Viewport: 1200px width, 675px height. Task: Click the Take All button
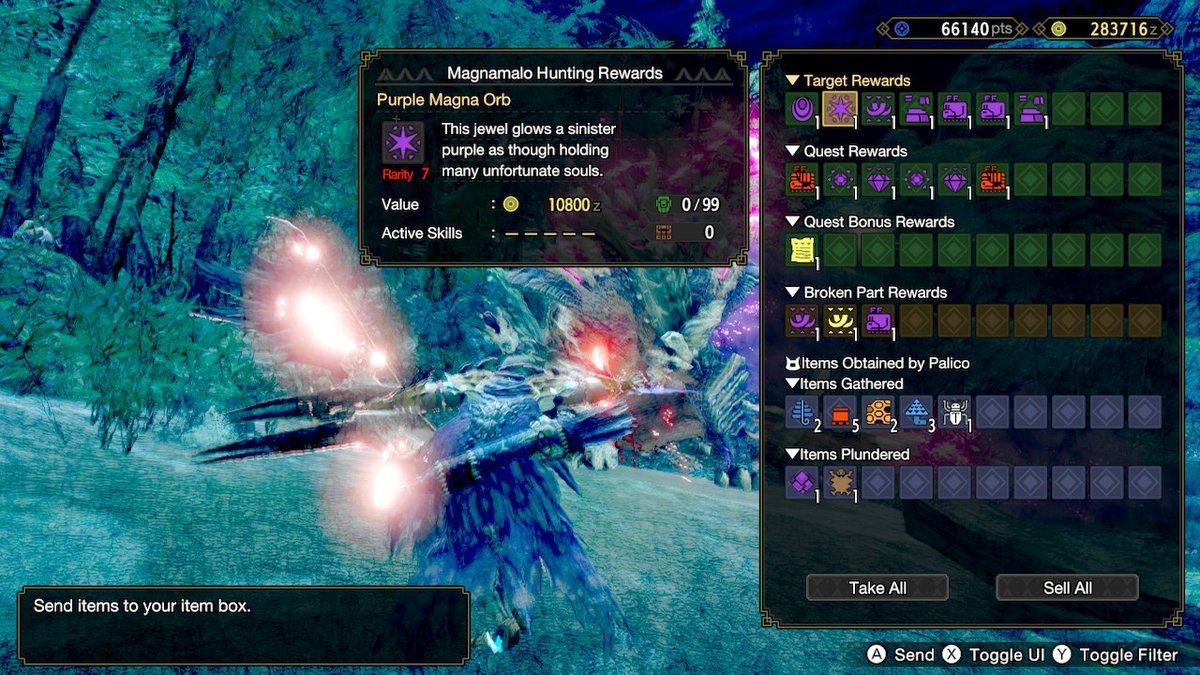pos(877,588)
